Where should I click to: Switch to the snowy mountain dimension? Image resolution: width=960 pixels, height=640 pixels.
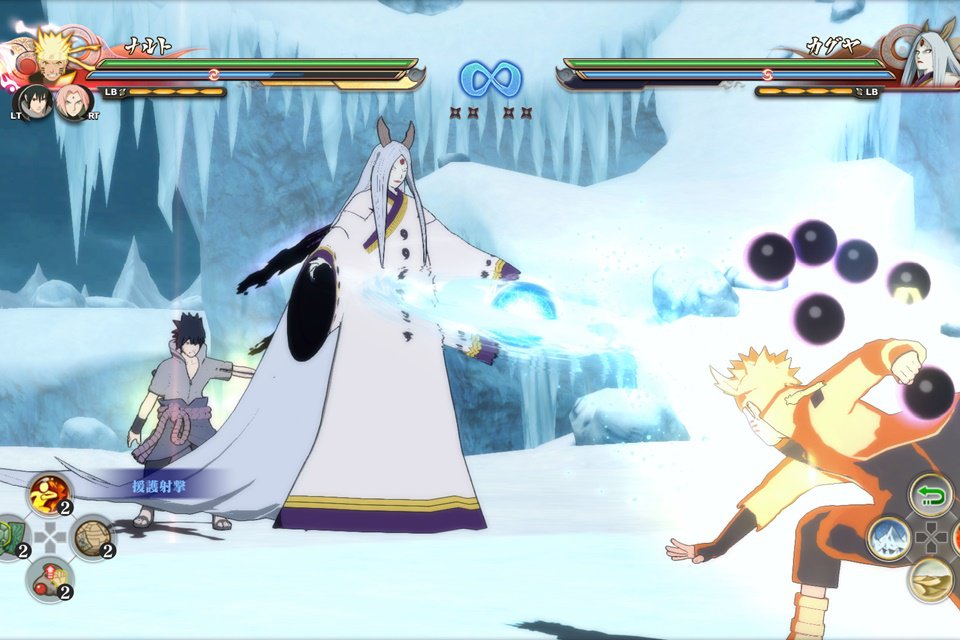pyautogui.click(x=888, y=538)
